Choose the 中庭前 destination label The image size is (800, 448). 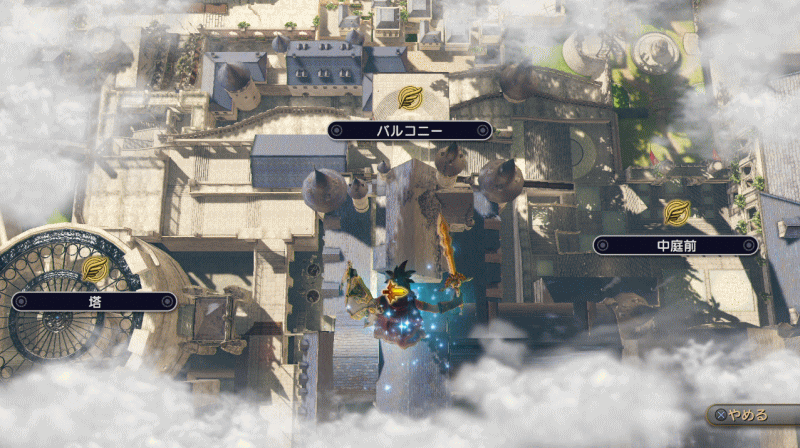click(x=675, y=244)
